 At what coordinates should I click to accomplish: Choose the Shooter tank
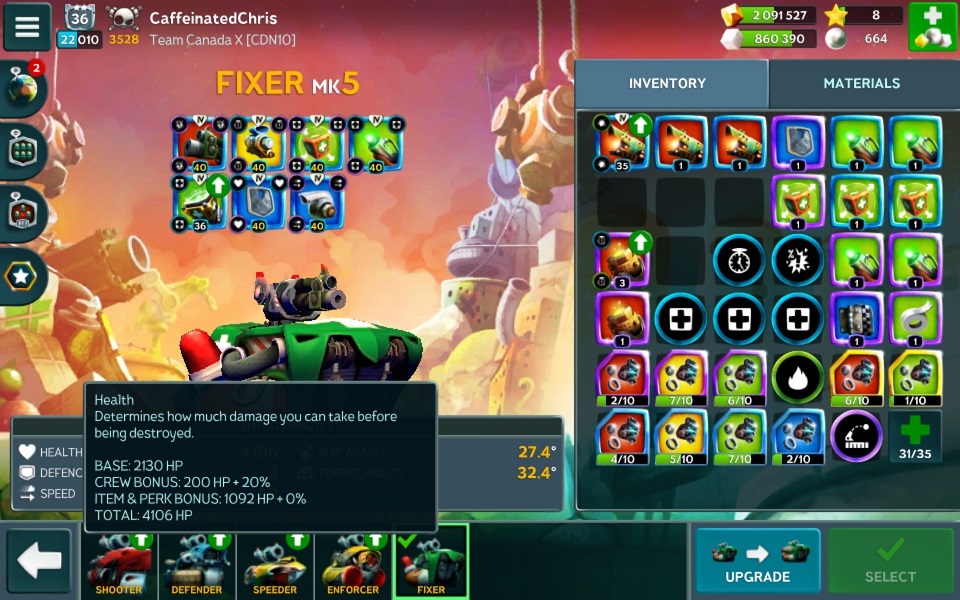[119, 563]
